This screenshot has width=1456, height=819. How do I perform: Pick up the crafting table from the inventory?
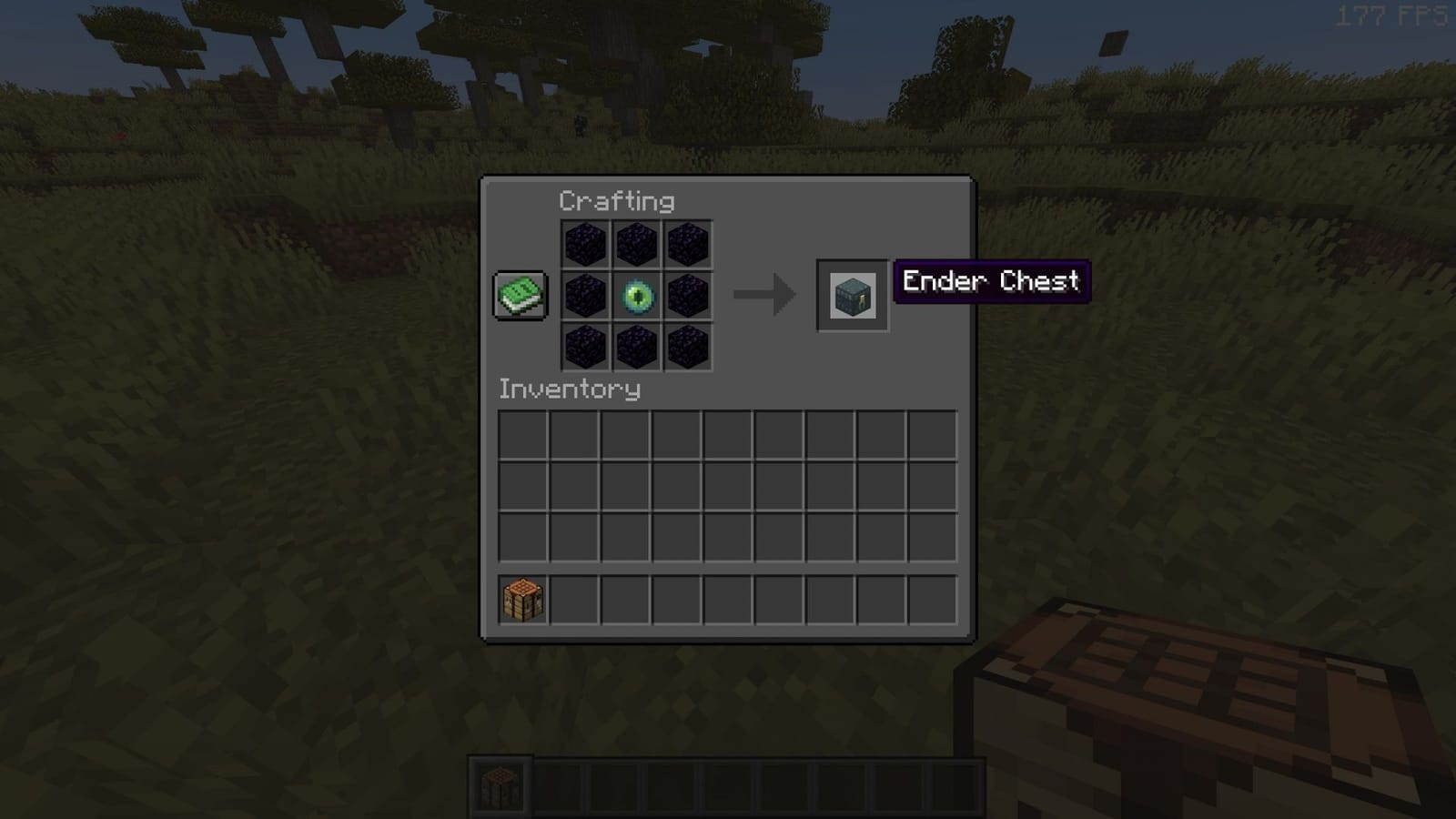click(521, 600)
